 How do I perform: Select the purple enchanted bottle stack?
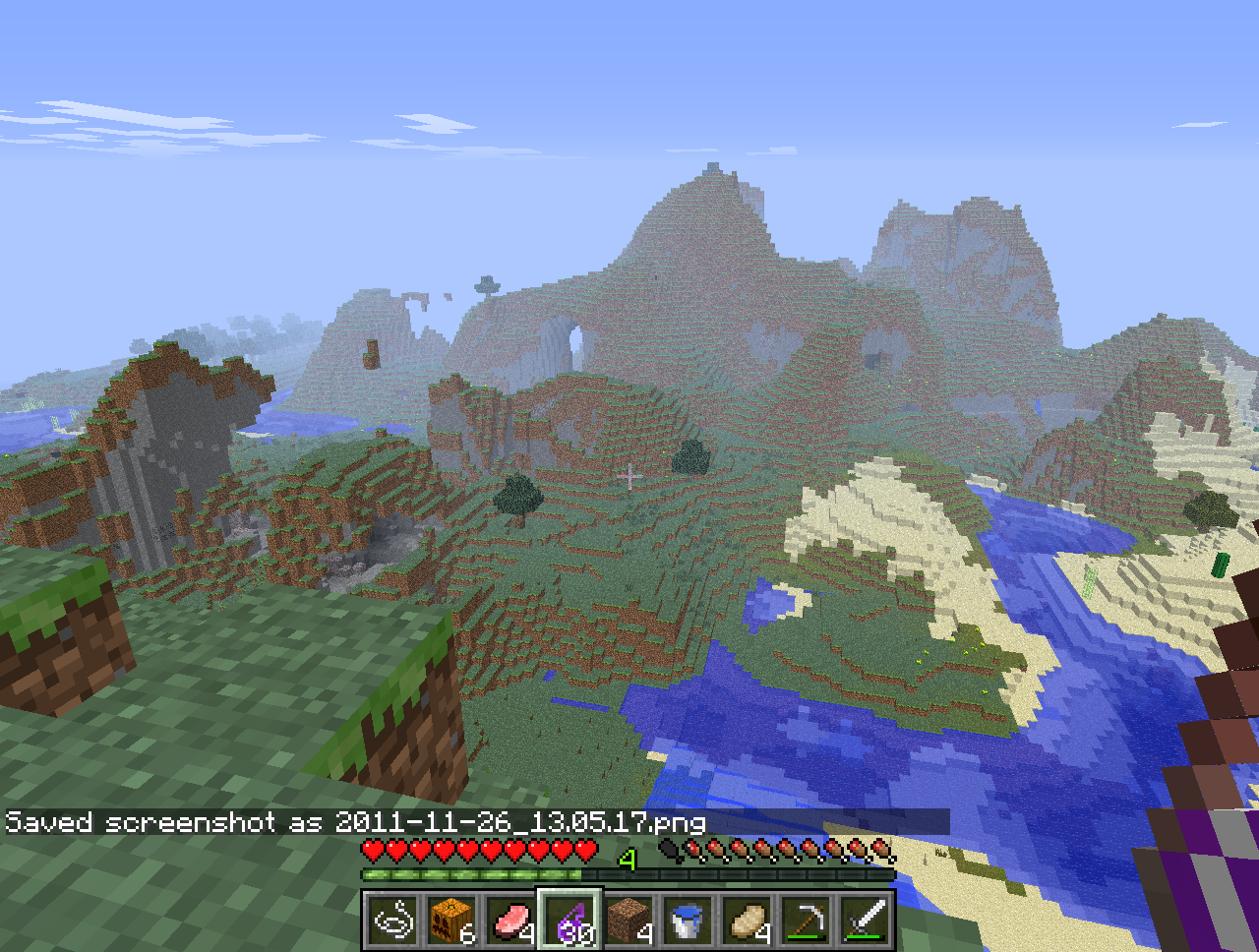click(x=570, y=922)
